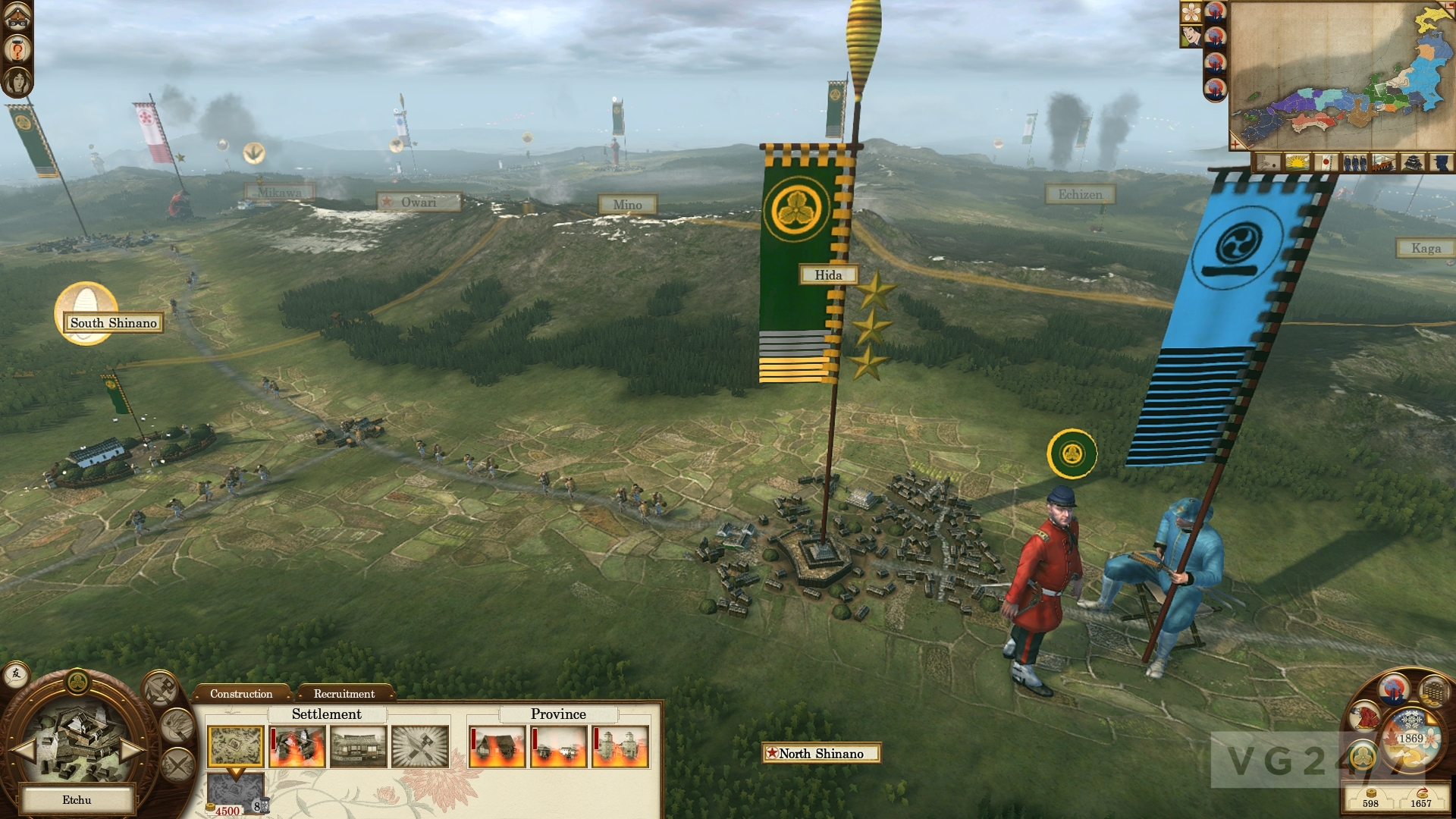Open the rising sun list button
This screenshot has width=1456, height=819.
click(1298, 162)
